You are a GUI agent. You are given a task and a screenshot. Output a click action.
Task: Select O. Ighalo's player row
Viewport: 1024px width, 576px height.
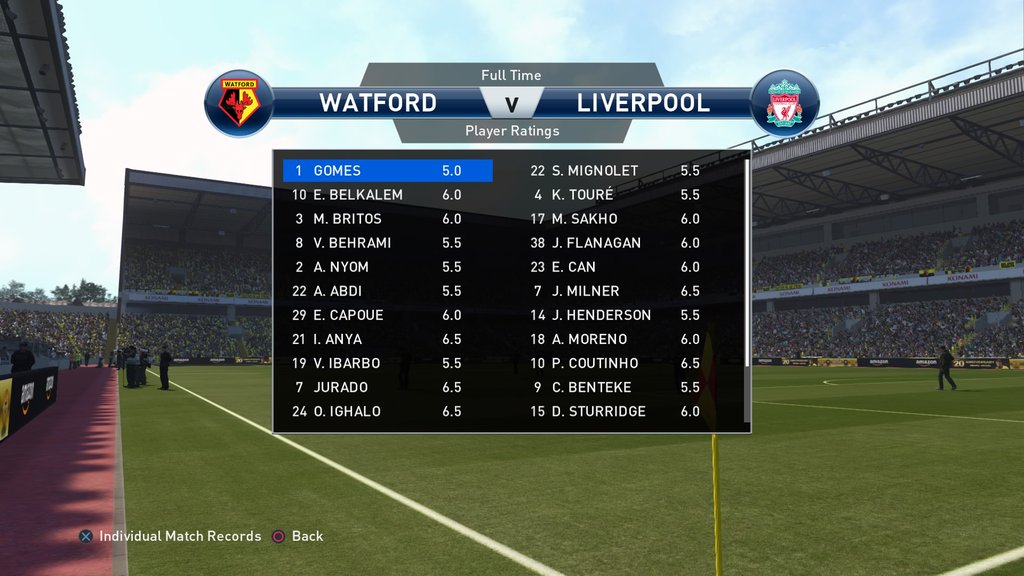tap(387, 411)
